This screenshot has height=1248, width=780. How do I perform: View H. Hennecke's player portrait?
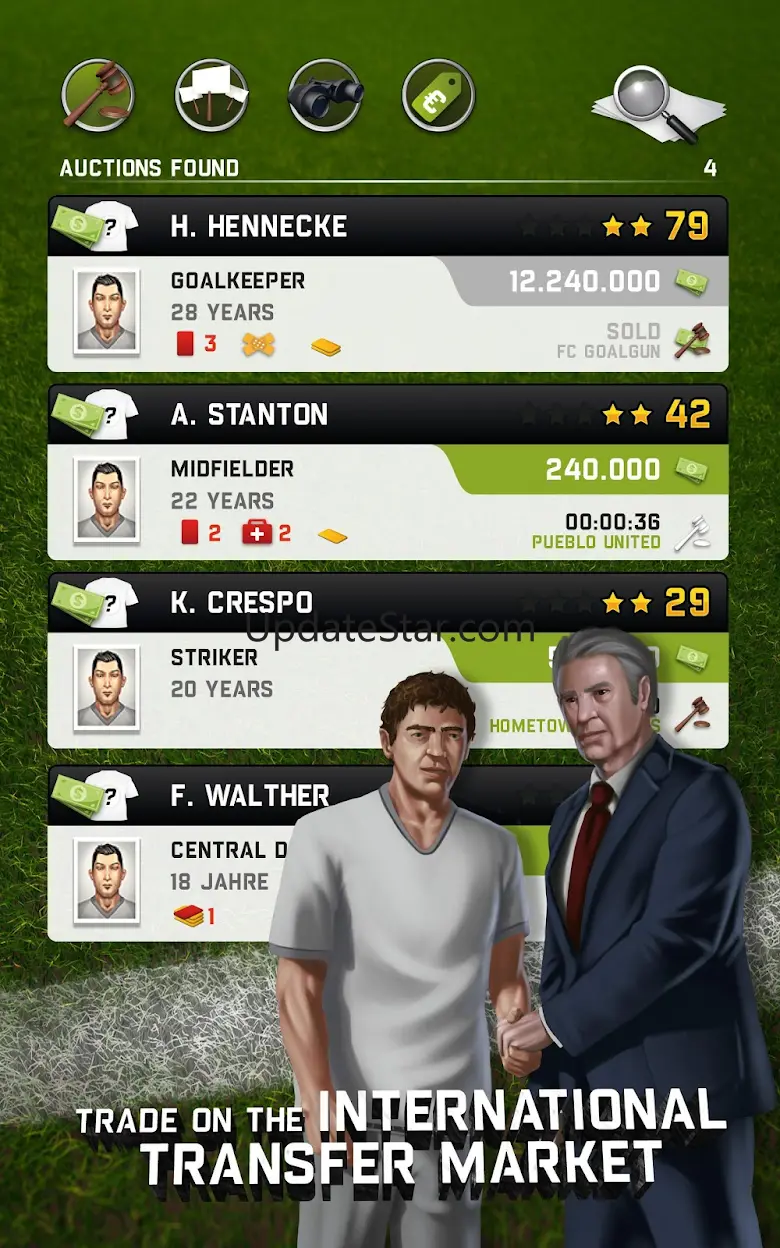[x=106, y=311]
